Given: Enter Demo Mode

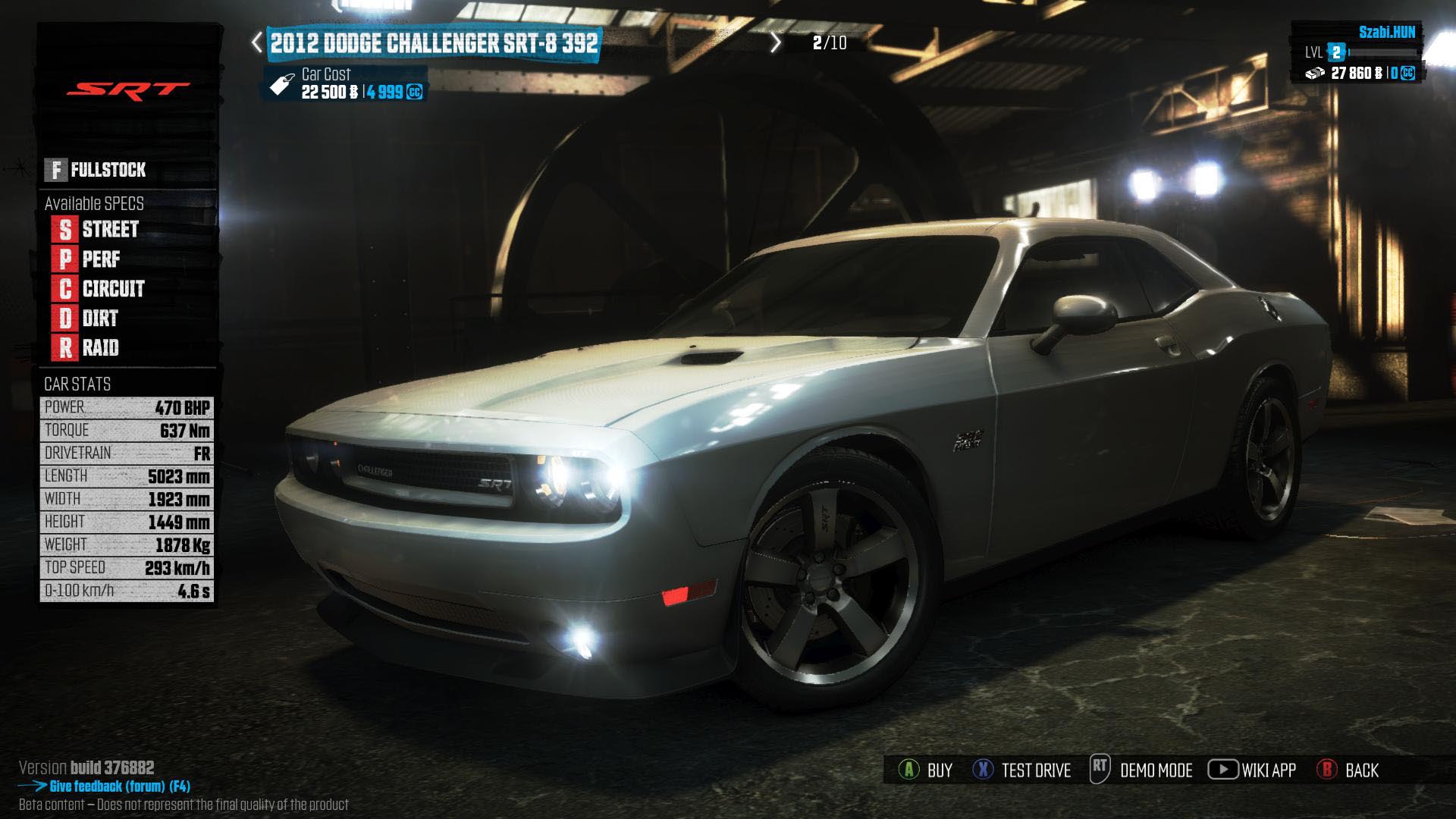Looking at the screenshot, I should point(1141,770).
